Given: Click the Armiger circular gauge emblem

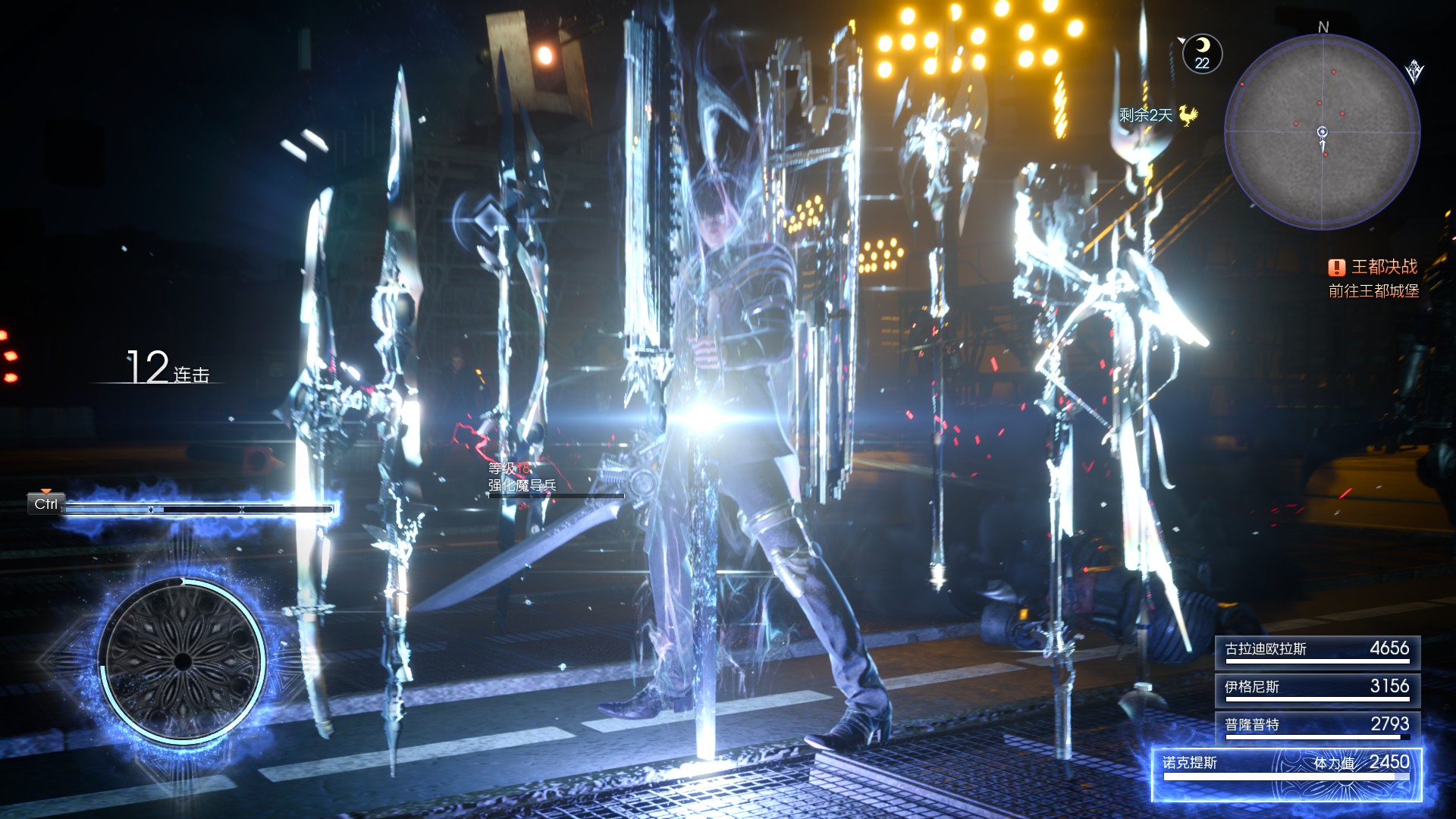Looking at the screenshot, I should tap(182, 660).
